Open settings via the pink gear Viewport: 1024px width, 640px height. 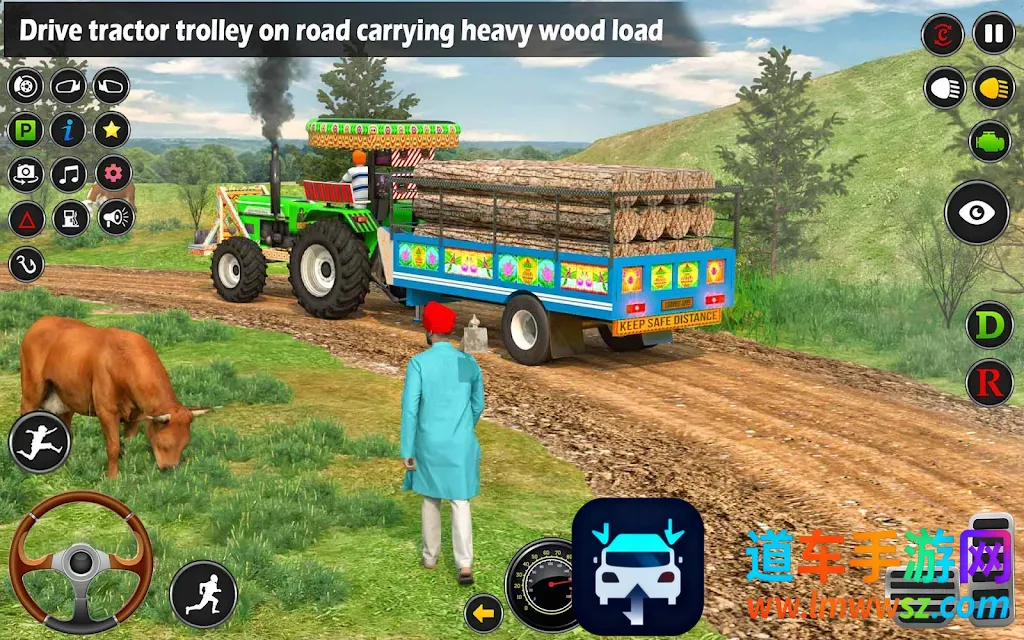113,174
